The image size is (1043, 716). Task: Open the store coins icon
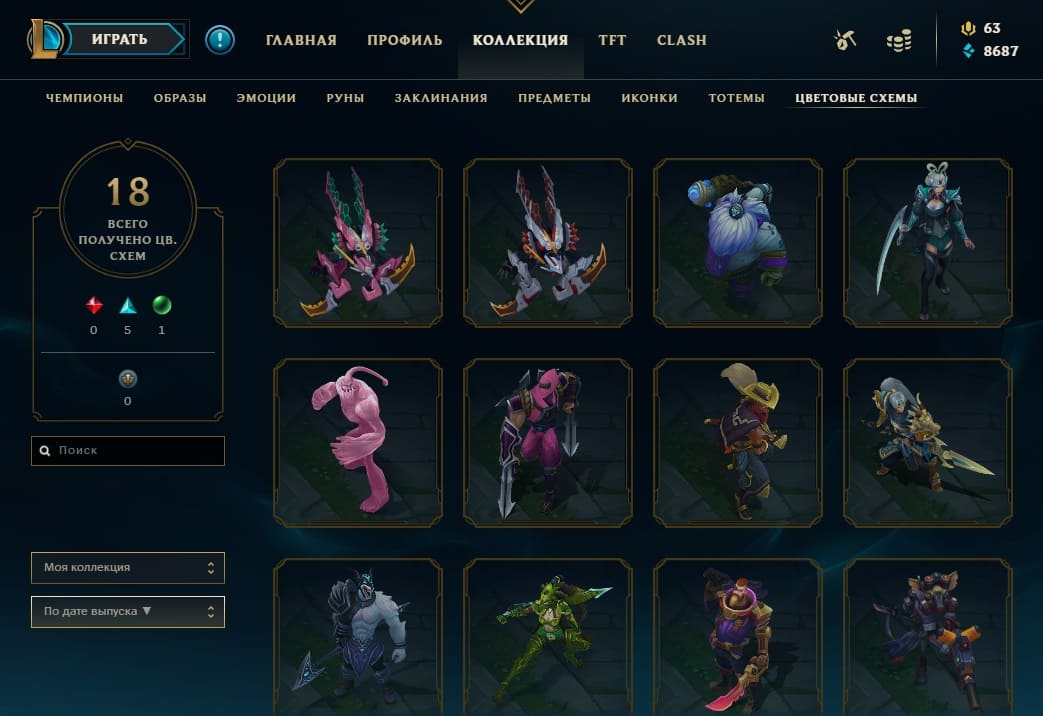click(899, 41)
